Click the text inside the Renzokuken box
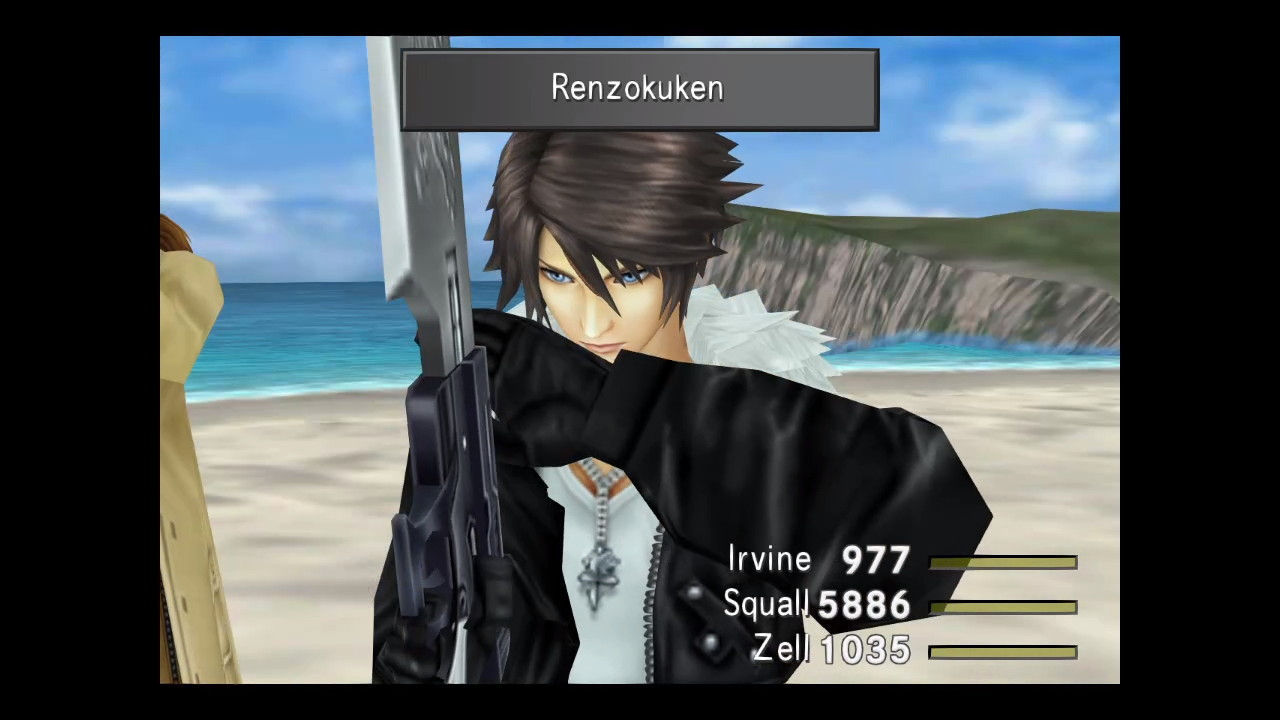This screenshot has height=720, width=1280. click(x=637, y=87)
